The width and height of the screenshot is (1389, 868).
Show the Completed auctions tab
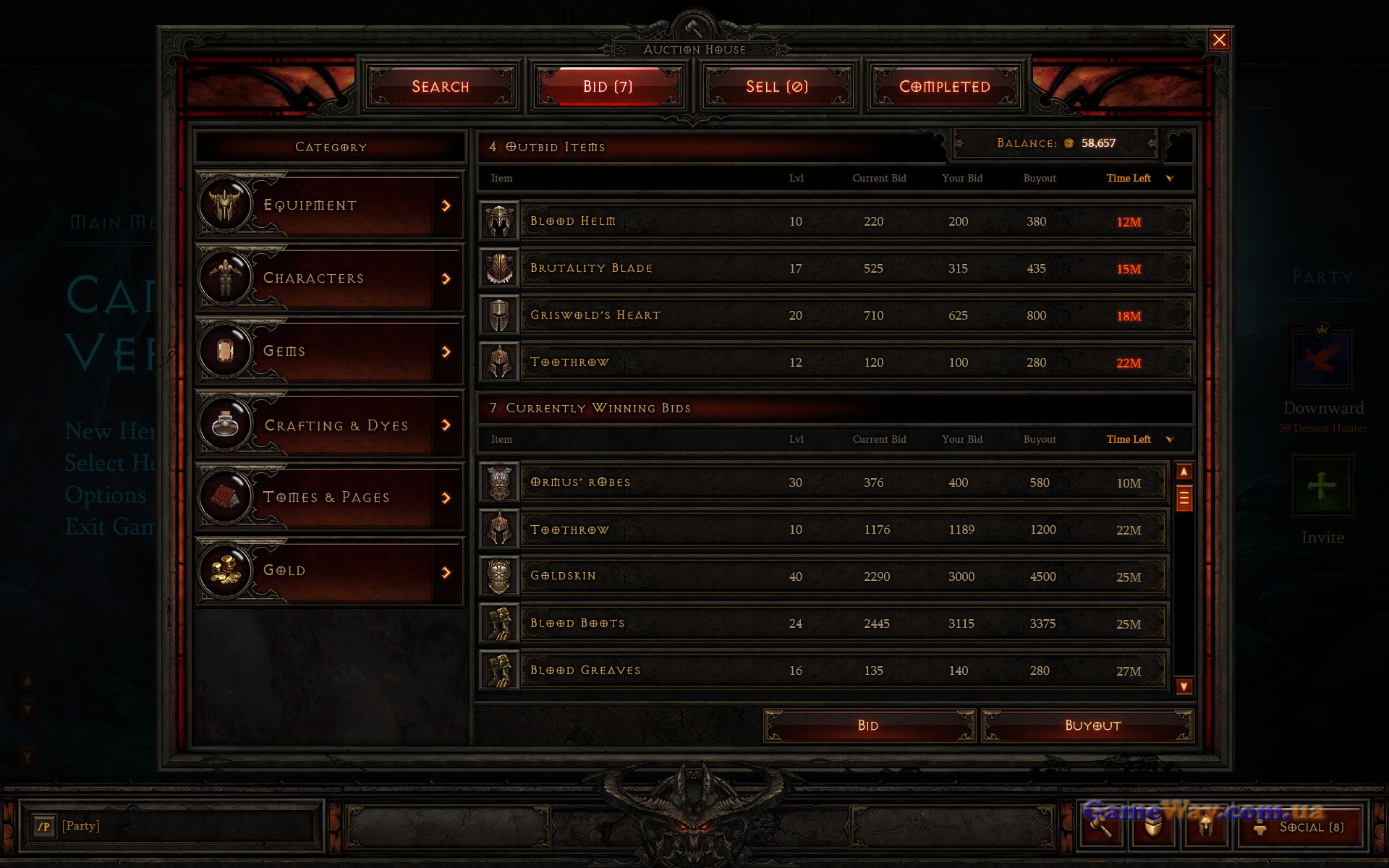pos(945,87)
